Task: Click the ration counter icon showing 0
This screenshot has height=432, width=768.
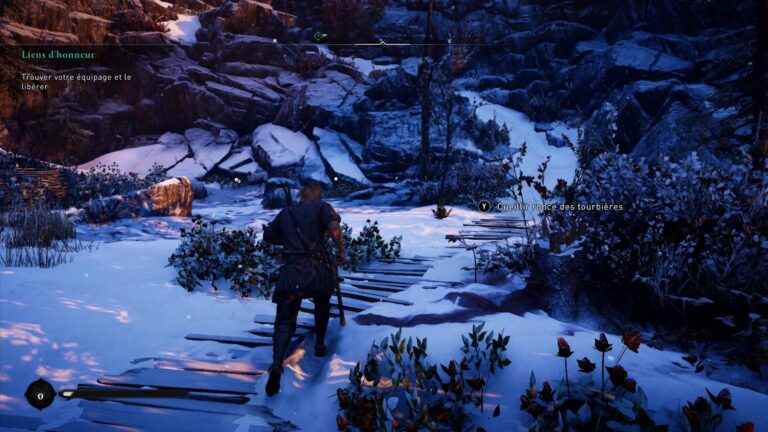Action: click(x=40, y=394)
